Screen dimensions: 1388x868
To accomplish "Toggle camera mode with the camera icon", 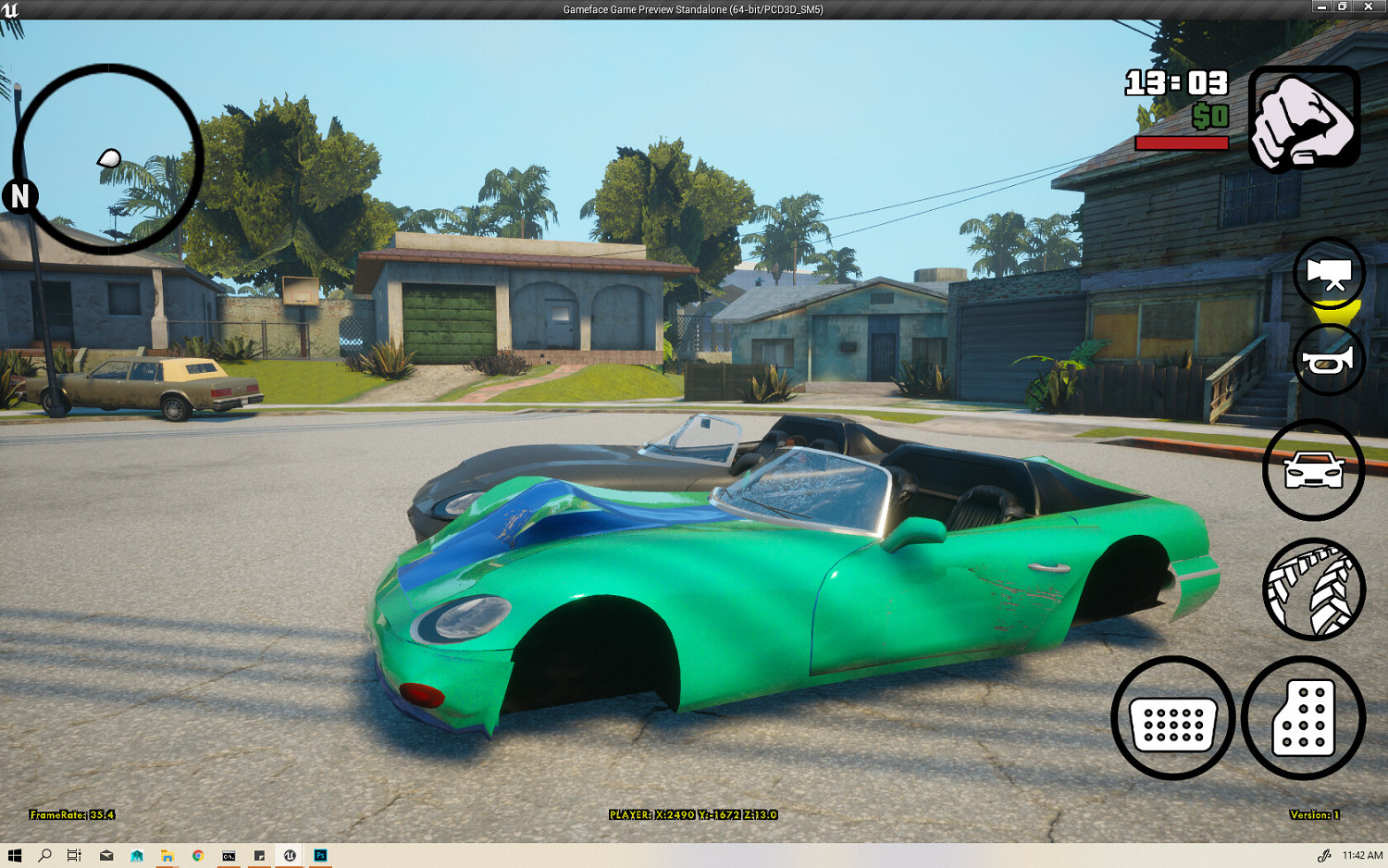I will pos(1328,274).
